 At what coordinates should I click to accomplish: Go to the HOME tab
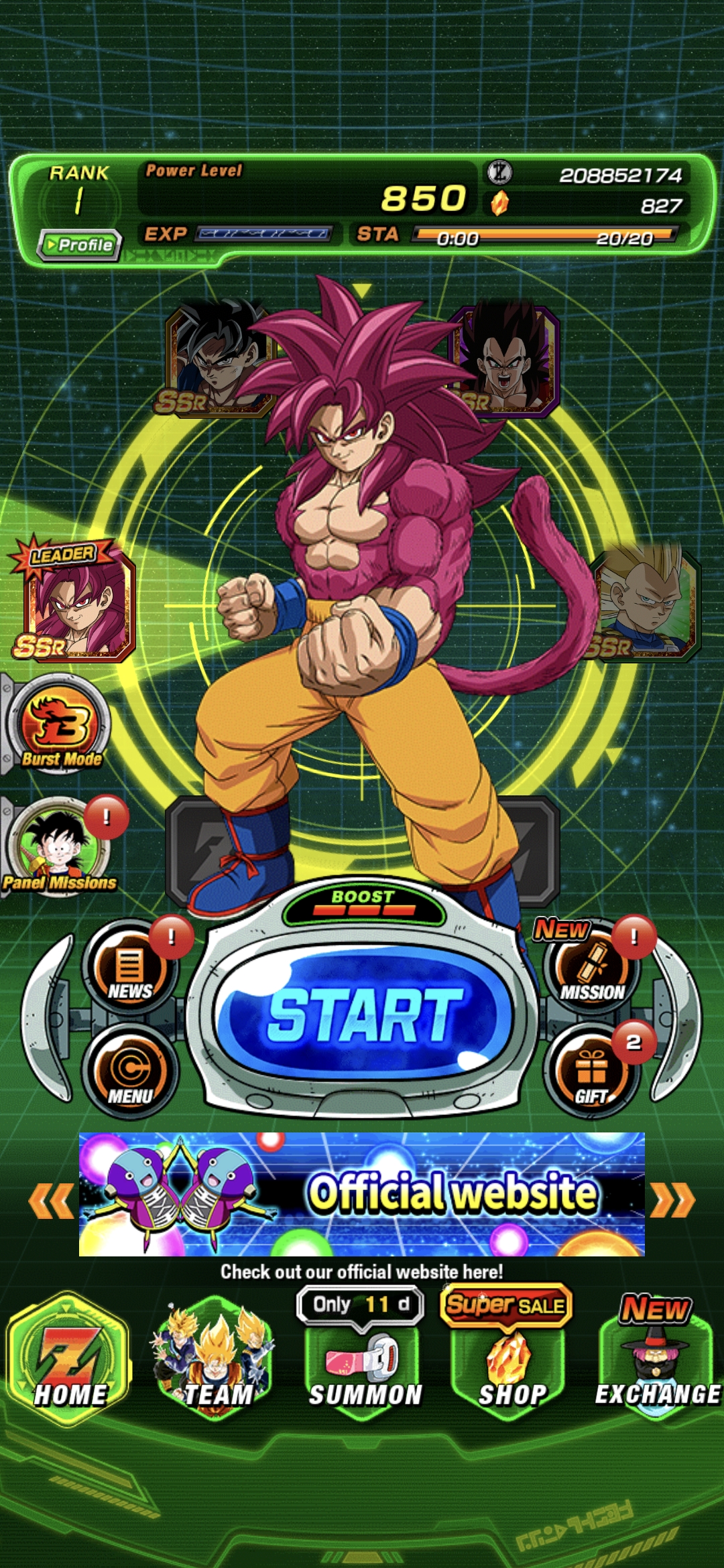click(x=69, y=1360)
